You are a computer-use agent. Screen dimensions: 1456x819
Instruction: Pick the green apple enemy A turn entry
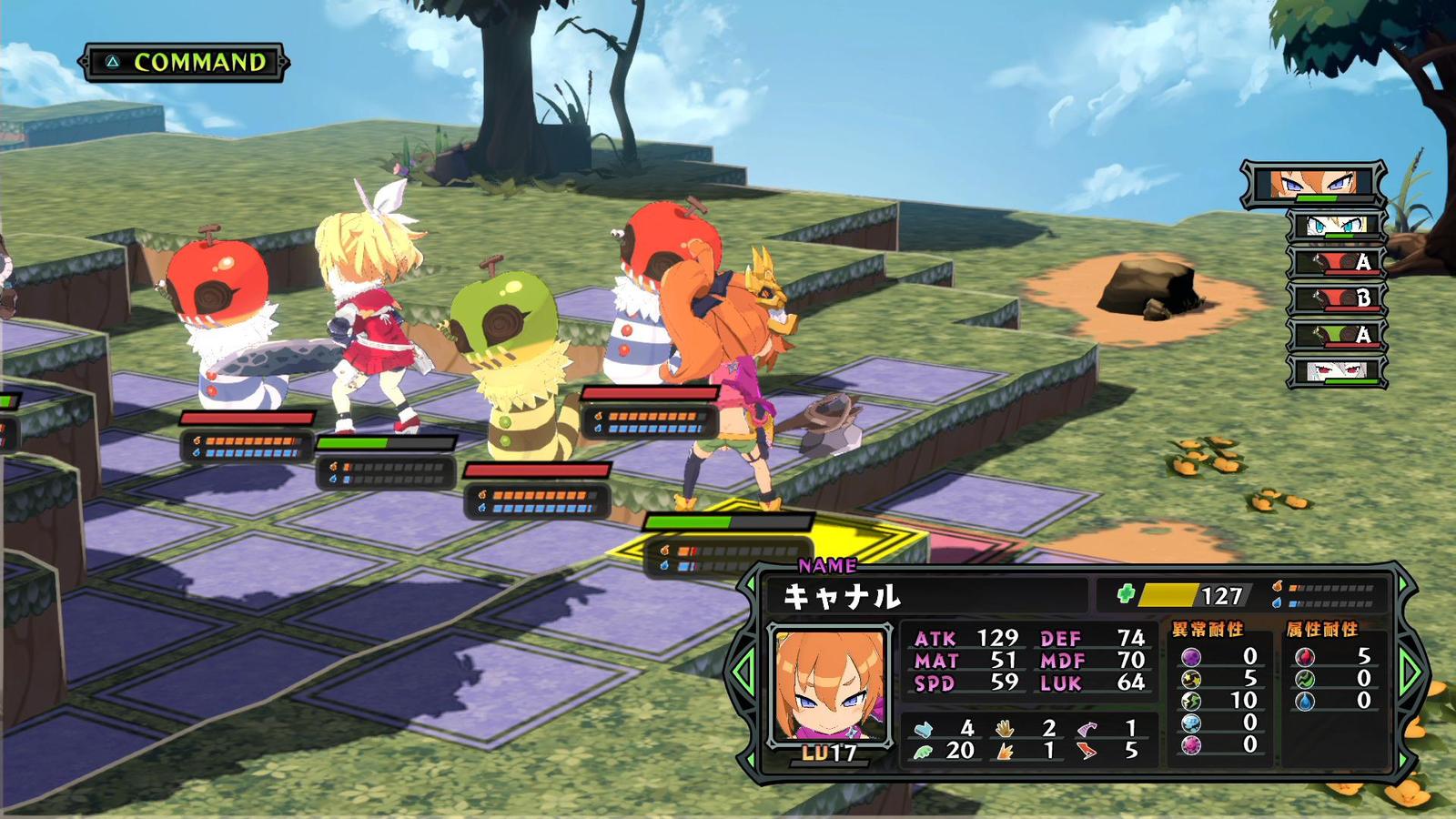click(x=1337, y=335)
